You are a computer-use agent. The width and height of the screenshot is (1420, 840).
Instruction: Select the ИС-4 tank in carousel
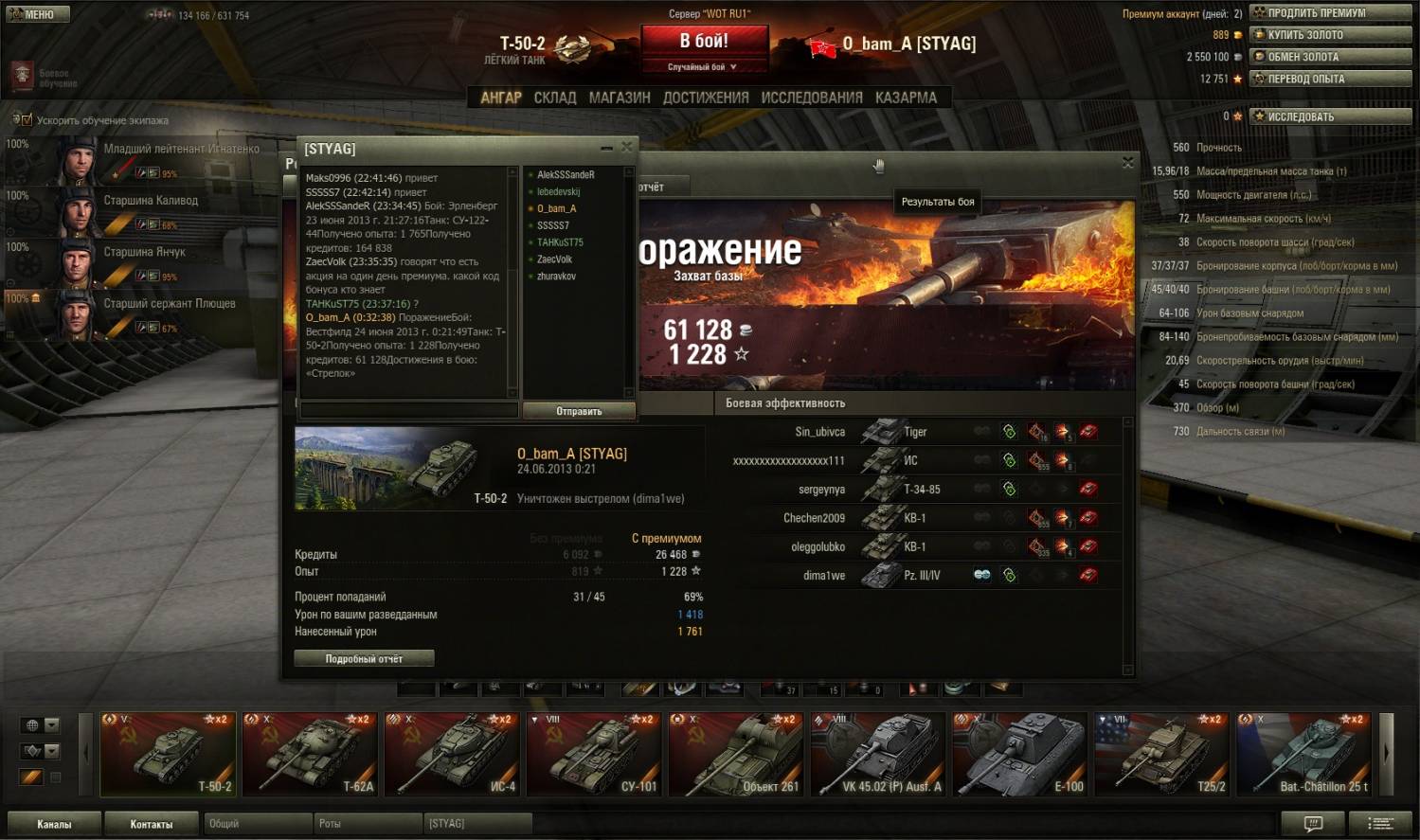(453, 754)
